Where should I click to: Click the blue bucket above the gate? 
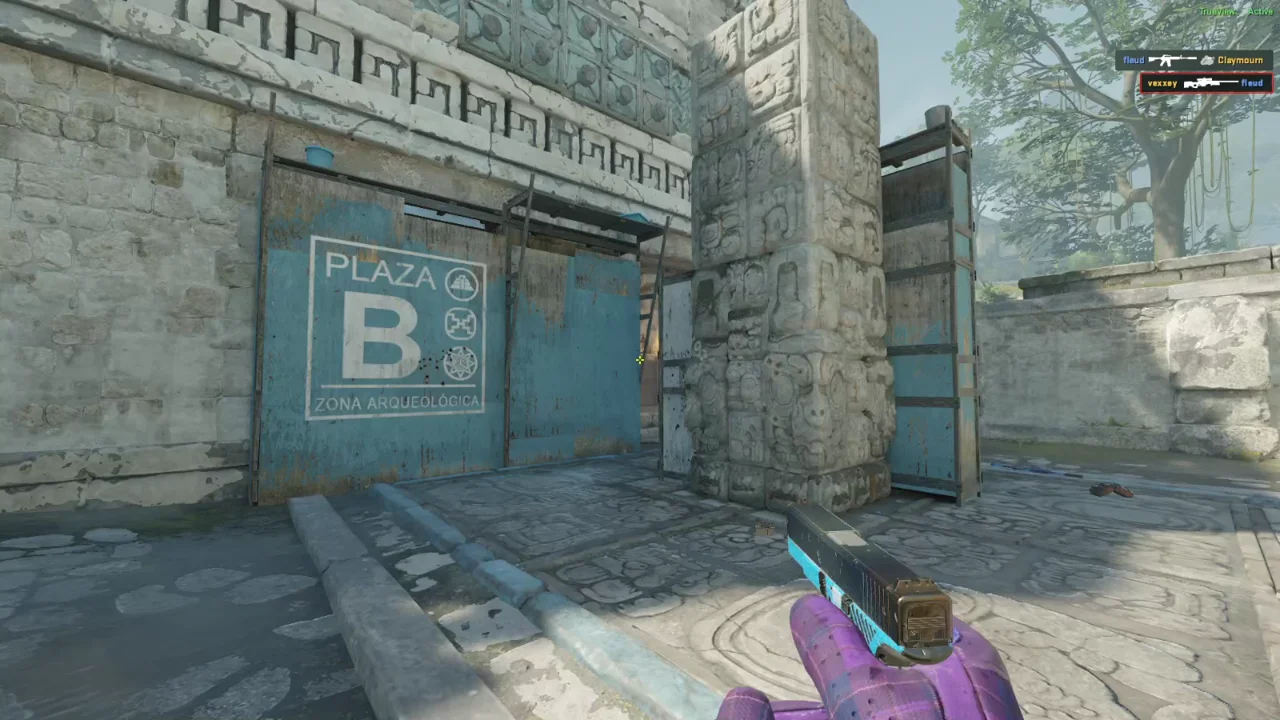319,155
